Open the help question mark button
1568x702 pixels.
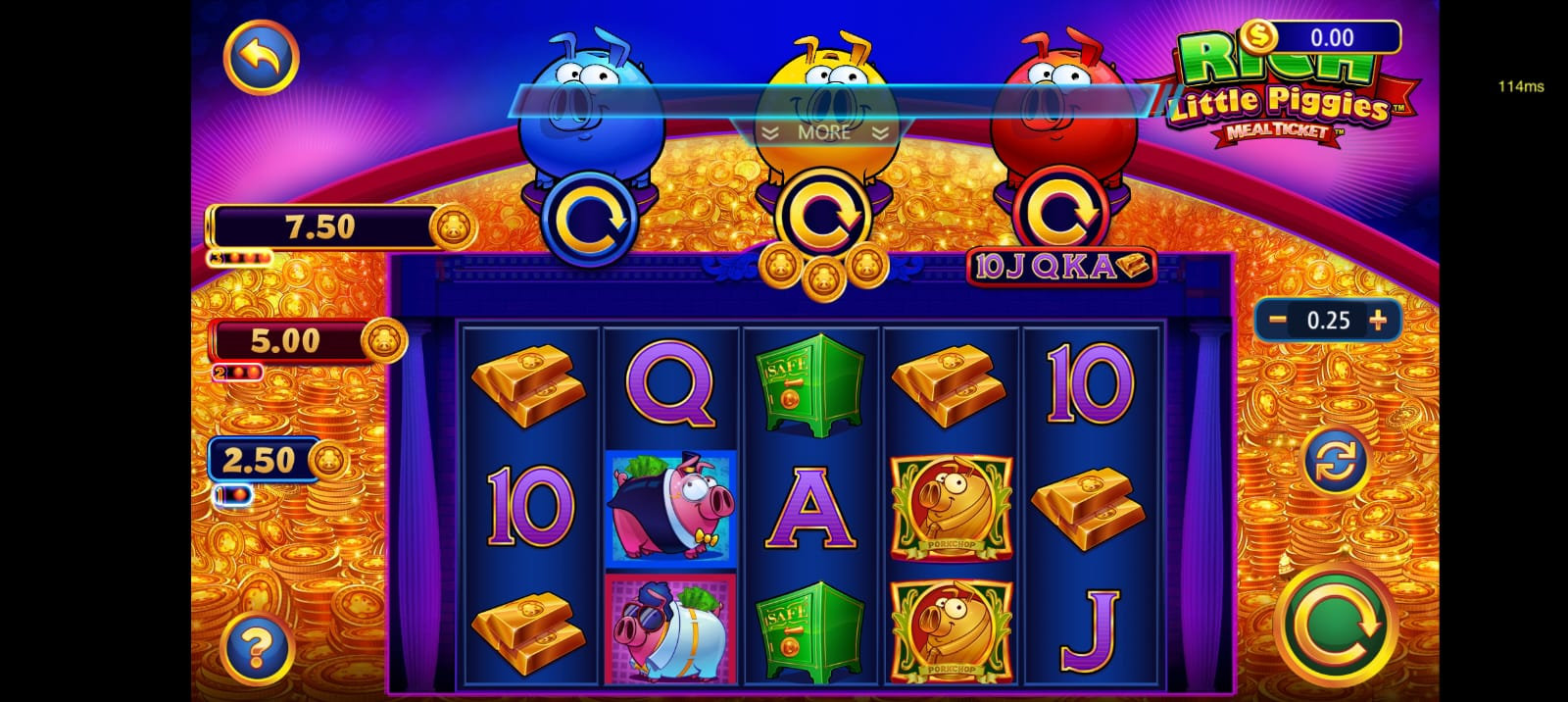[x=256, y=647]
